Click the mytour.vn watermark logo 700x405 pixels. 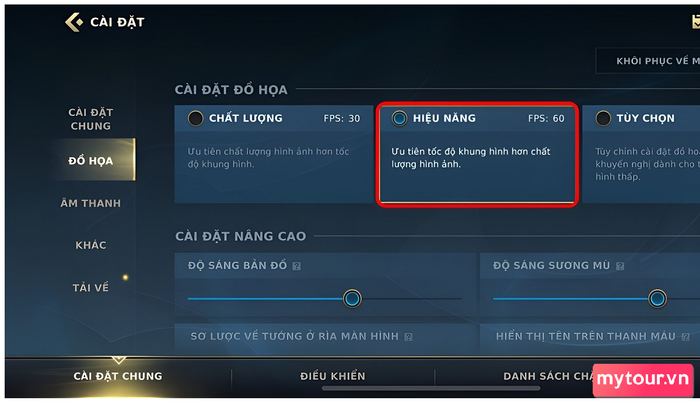[x=642, y=381]
